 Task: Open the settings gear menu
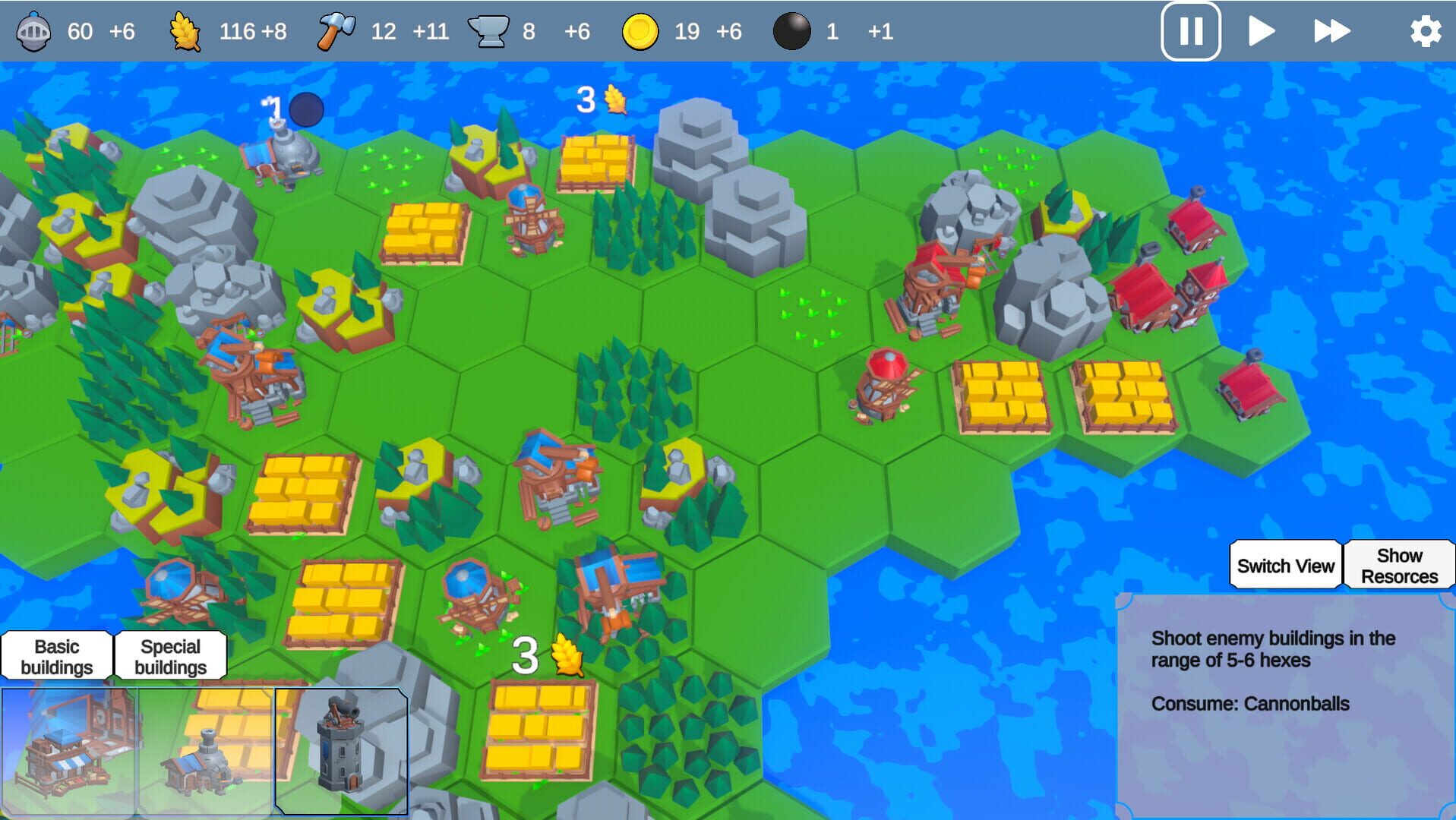click(x=1426, y=32)
